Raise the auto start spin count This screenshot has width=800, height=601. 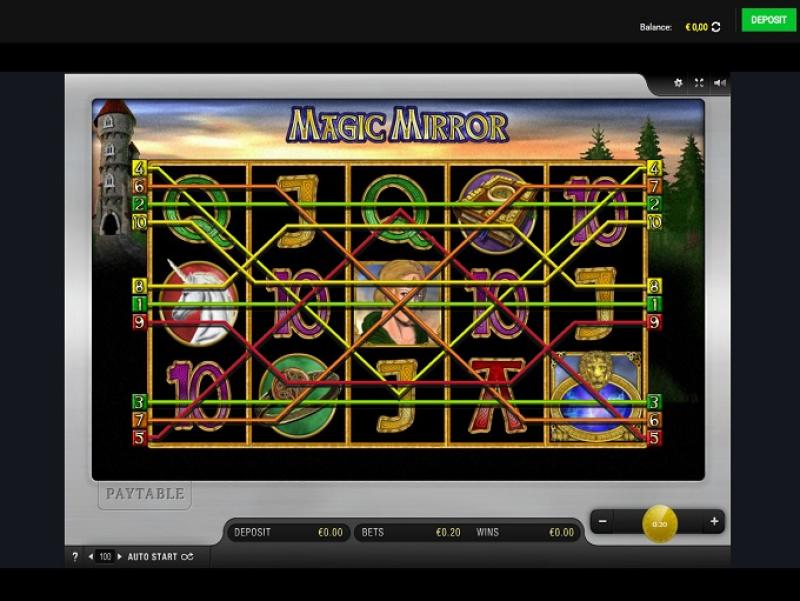pos(120,557)
